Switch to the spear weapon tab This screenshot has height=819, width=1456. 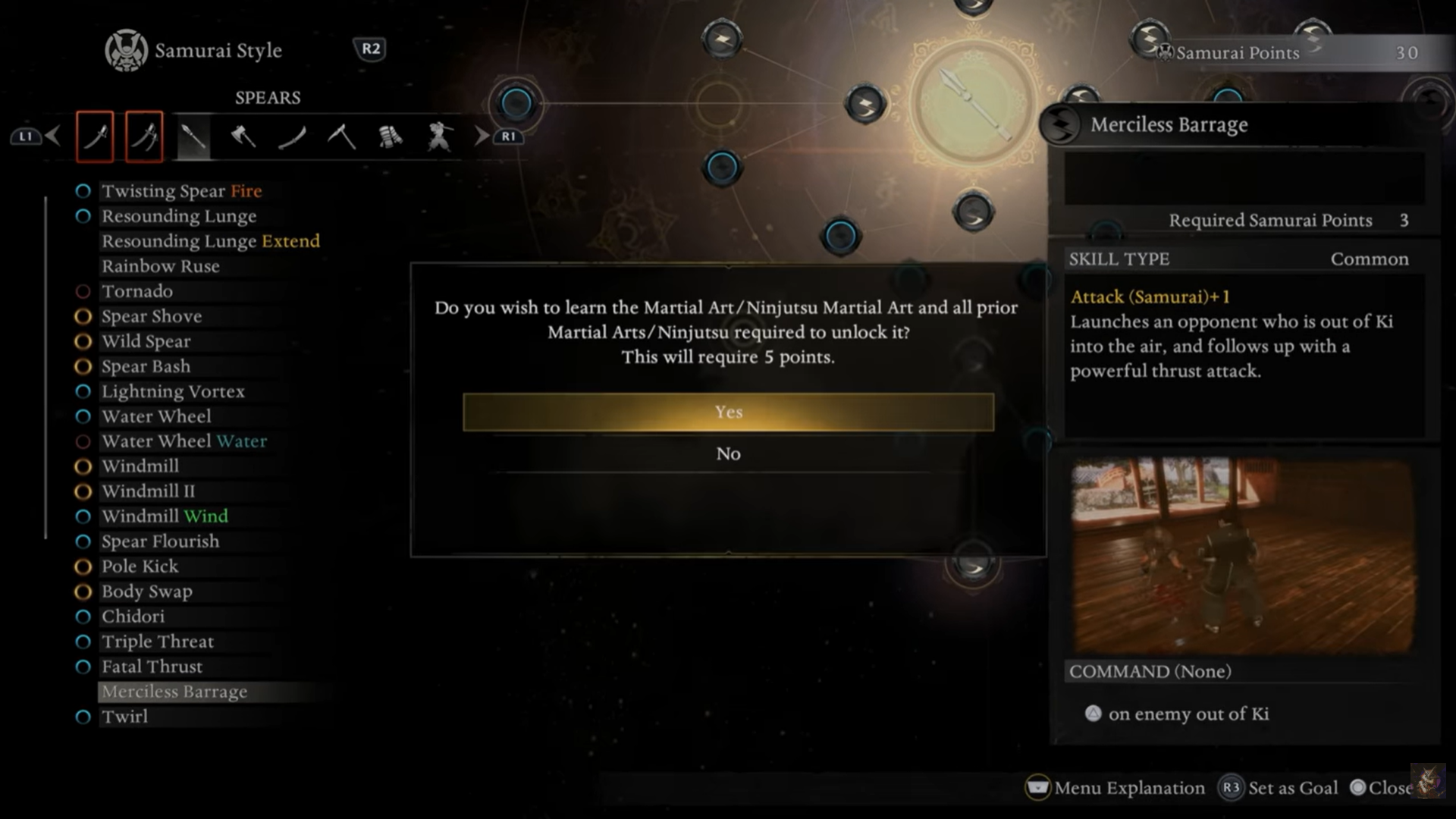tap(193, 136)
